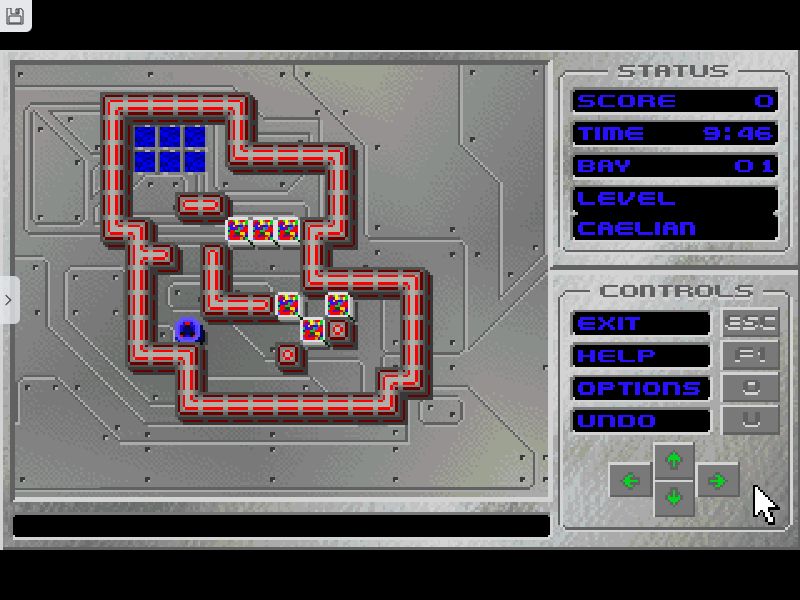Image resolution: width=800 pixels, height=600 pixels.
Task: Click the EXIT button in controls
Action: coord(640,324)
